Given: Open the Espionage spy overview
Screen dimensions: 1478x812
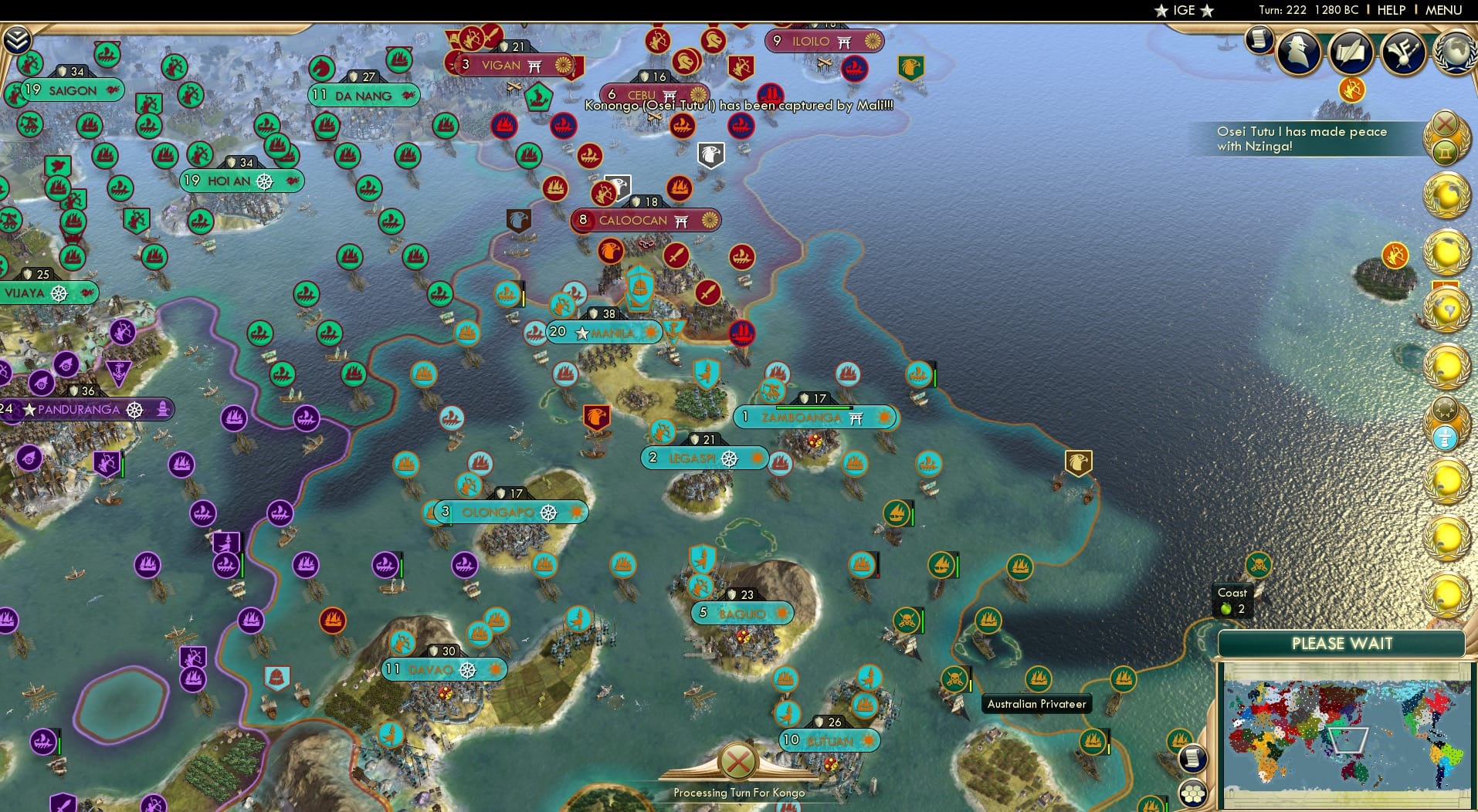Looking at the screenshot, I should [x=1298, y=52].
